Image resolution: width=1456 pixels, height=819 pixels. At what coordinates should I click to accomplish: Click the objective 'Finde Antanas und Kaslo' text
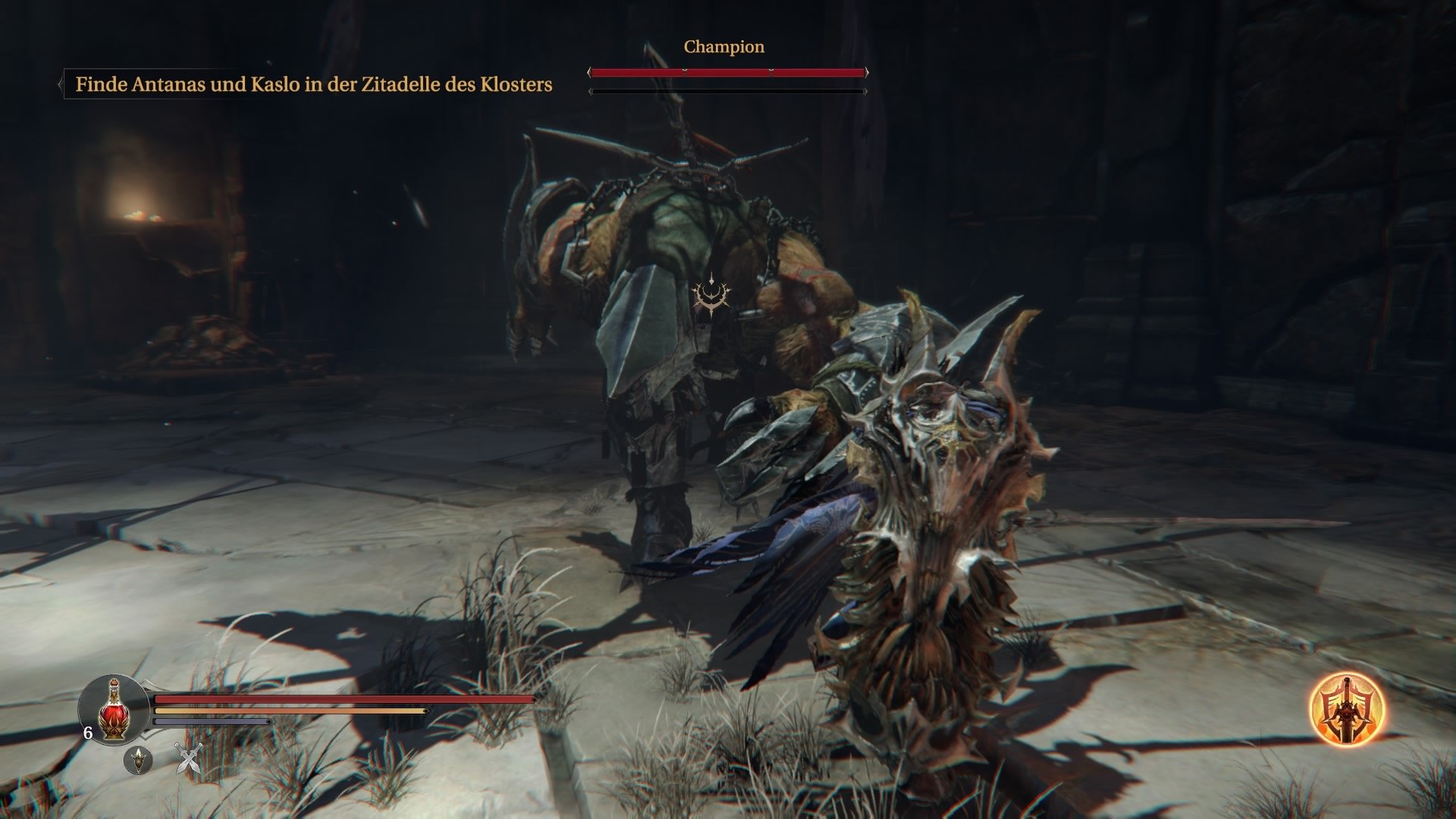(x=314, y=85)
